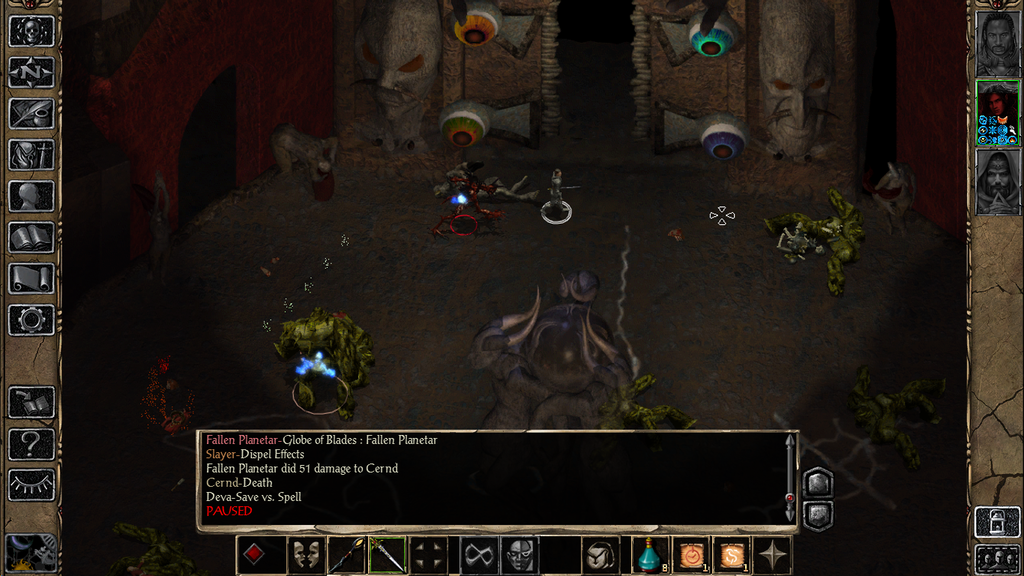The height and width of the screenshot is (576, 1024).
Task: Open the options gear button
Action: point(31,320)
